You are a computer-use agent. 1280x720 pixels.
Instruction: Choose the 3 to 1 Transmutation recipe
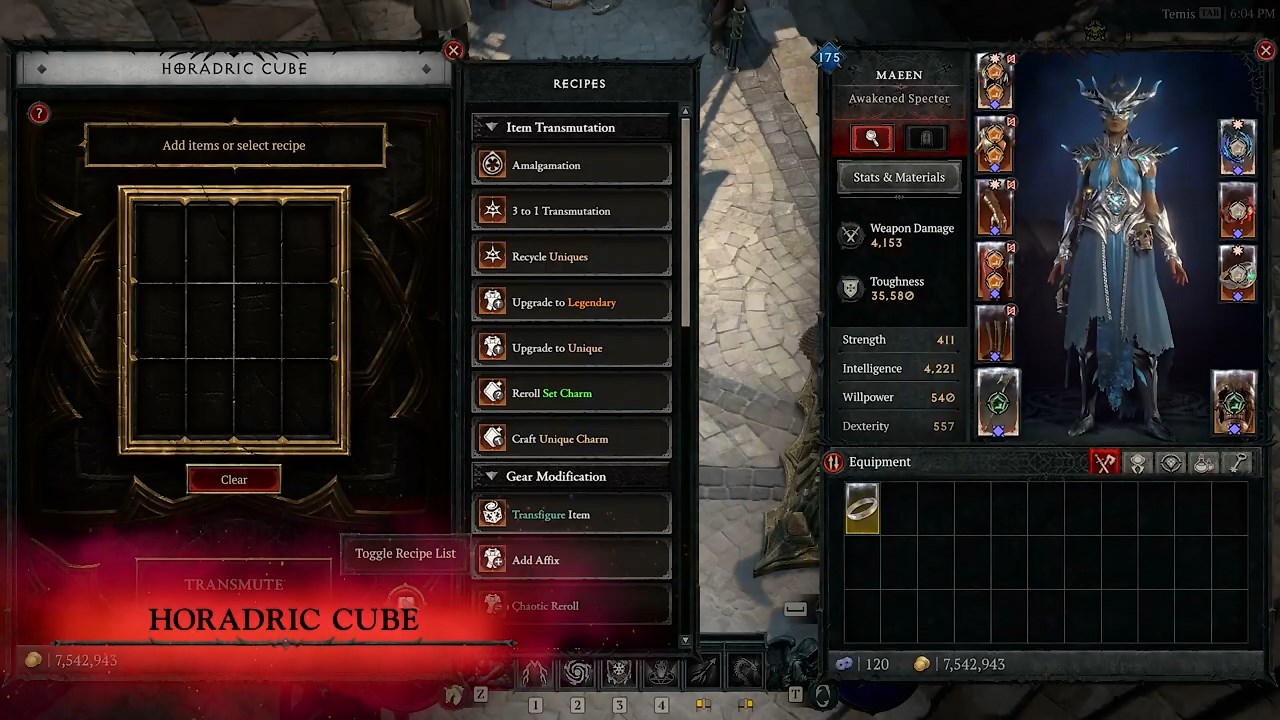point(572,211)
